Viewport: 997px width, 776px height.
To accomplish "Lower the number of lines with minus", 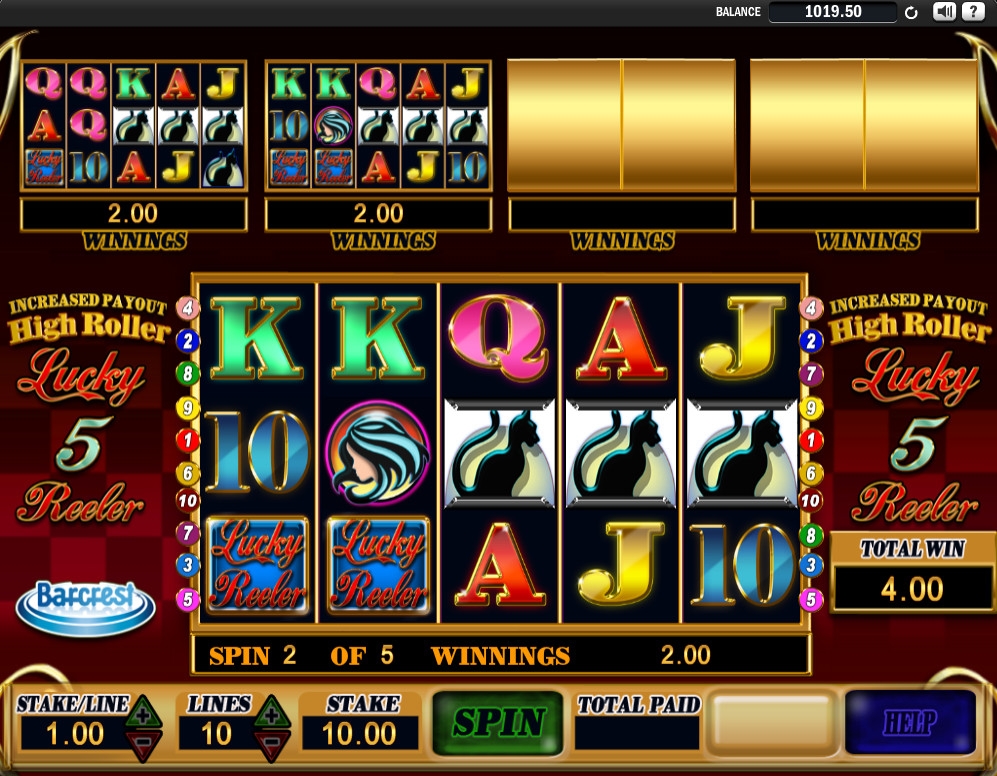I will [x=268, y=741].
